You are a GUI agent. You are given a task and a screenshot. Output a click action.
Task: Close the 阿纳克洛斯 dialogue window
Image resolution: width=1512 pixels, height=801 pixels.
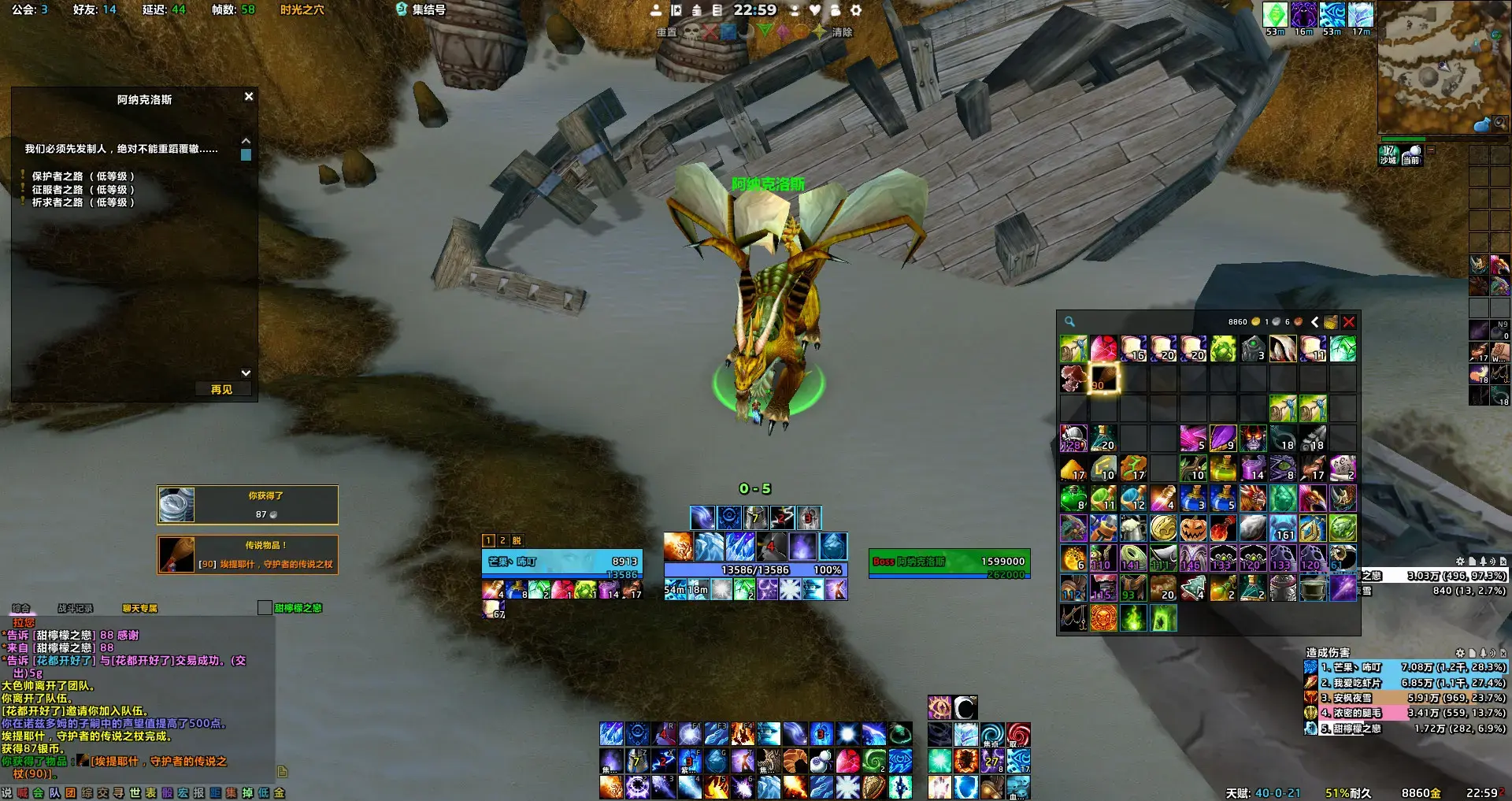[x=249, y=96]
